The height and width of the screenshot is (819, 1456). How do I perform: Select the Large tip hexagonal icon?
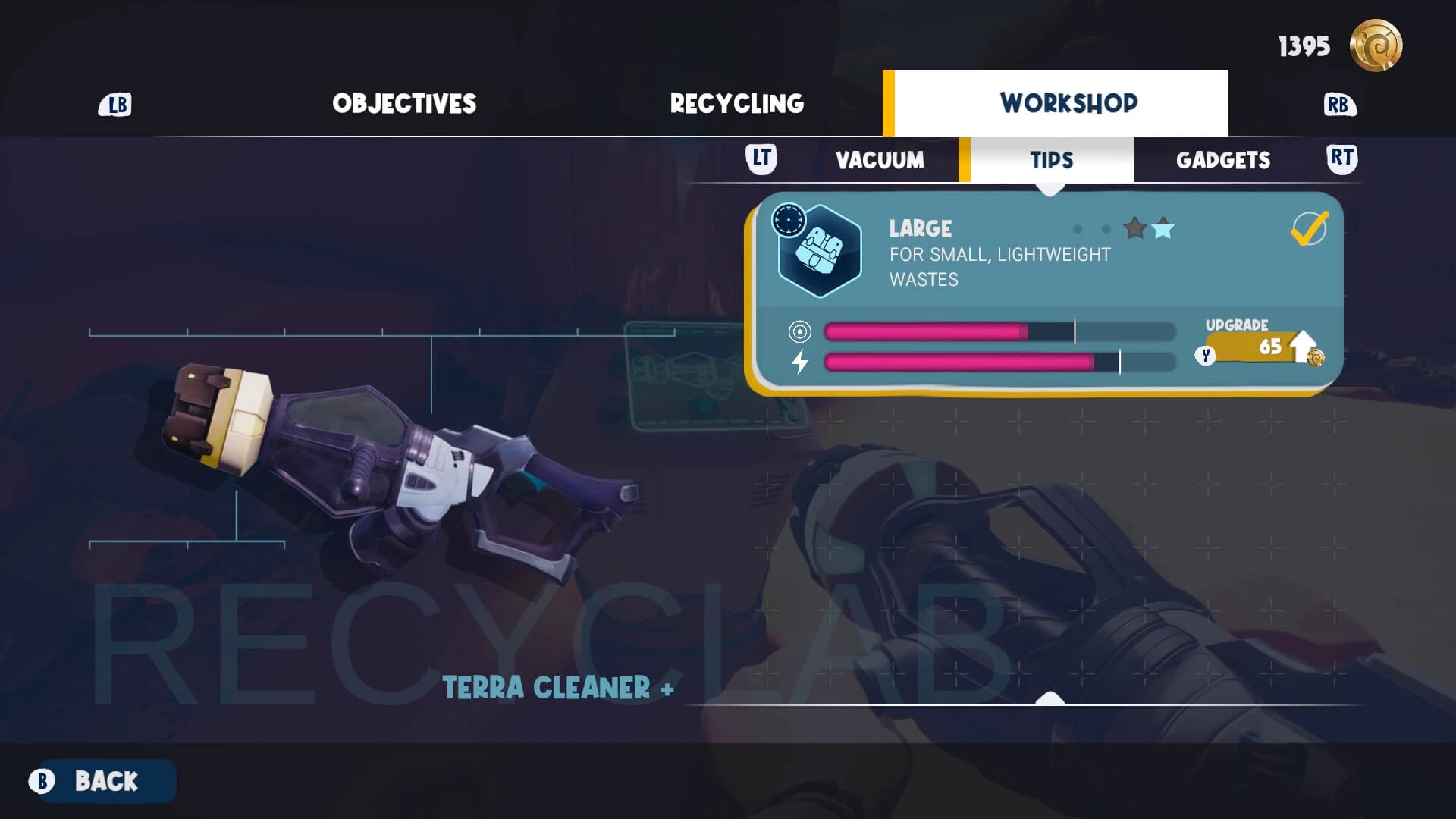coord(819,253)
